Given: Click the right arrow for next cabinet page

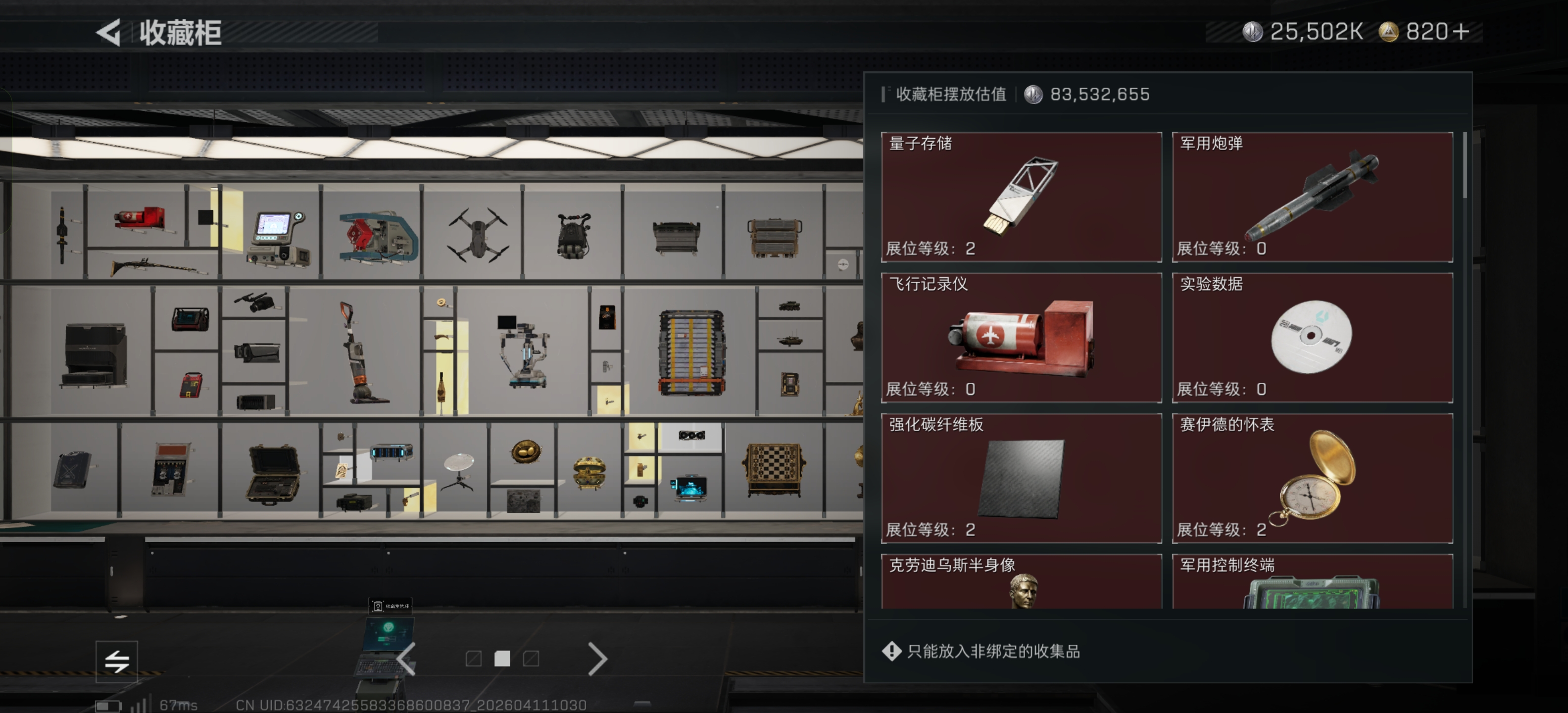Looking at the screenshot, I should (598, 659).
